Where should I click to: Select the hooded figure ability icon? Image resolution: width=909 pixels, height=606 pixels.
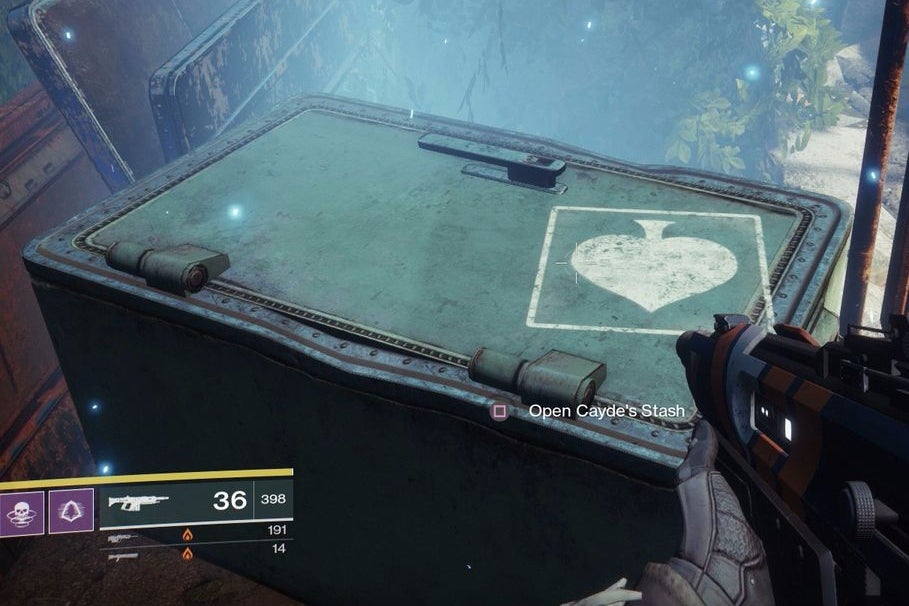click(x=71, y=510)
